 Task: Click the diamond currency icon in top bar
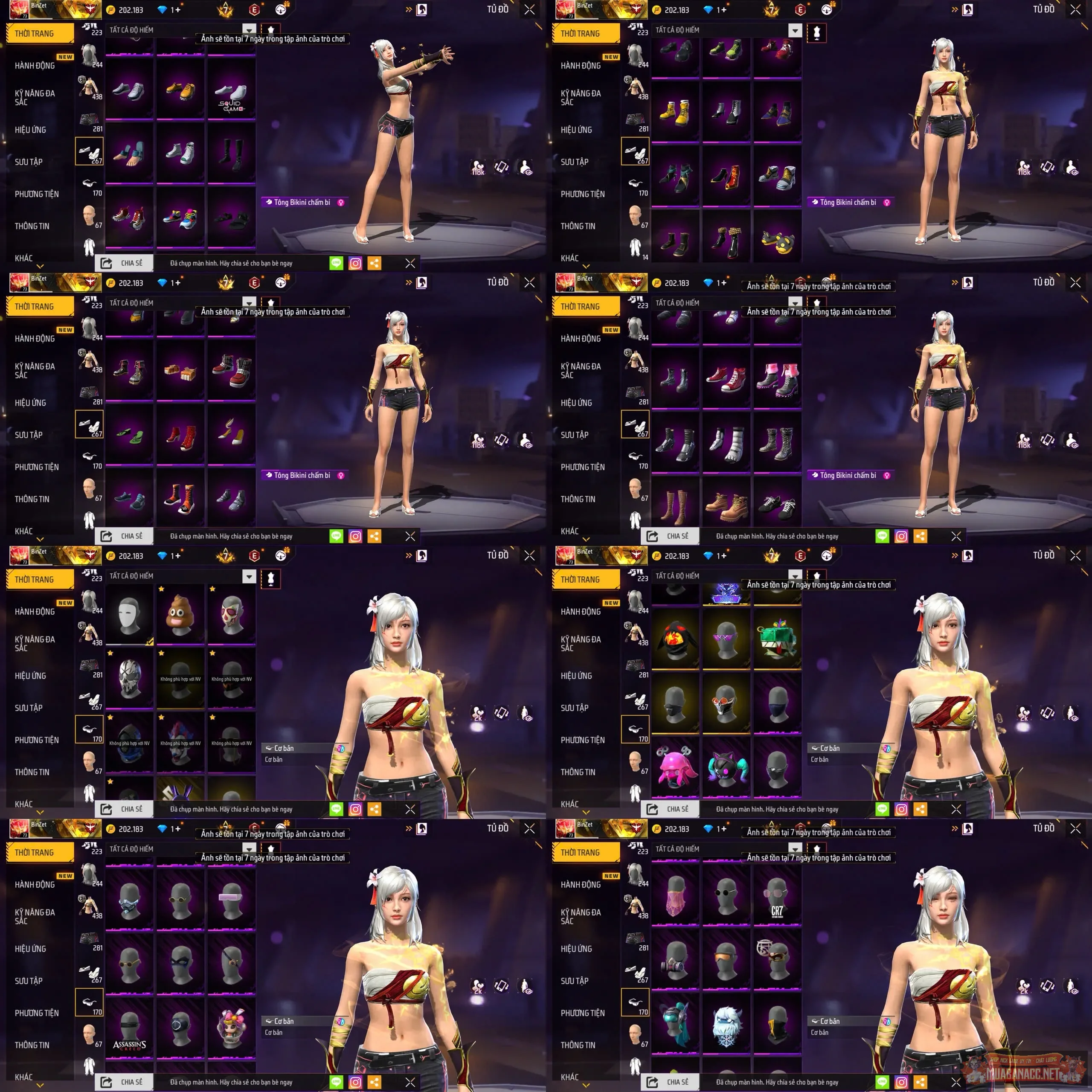click(164, 10)
